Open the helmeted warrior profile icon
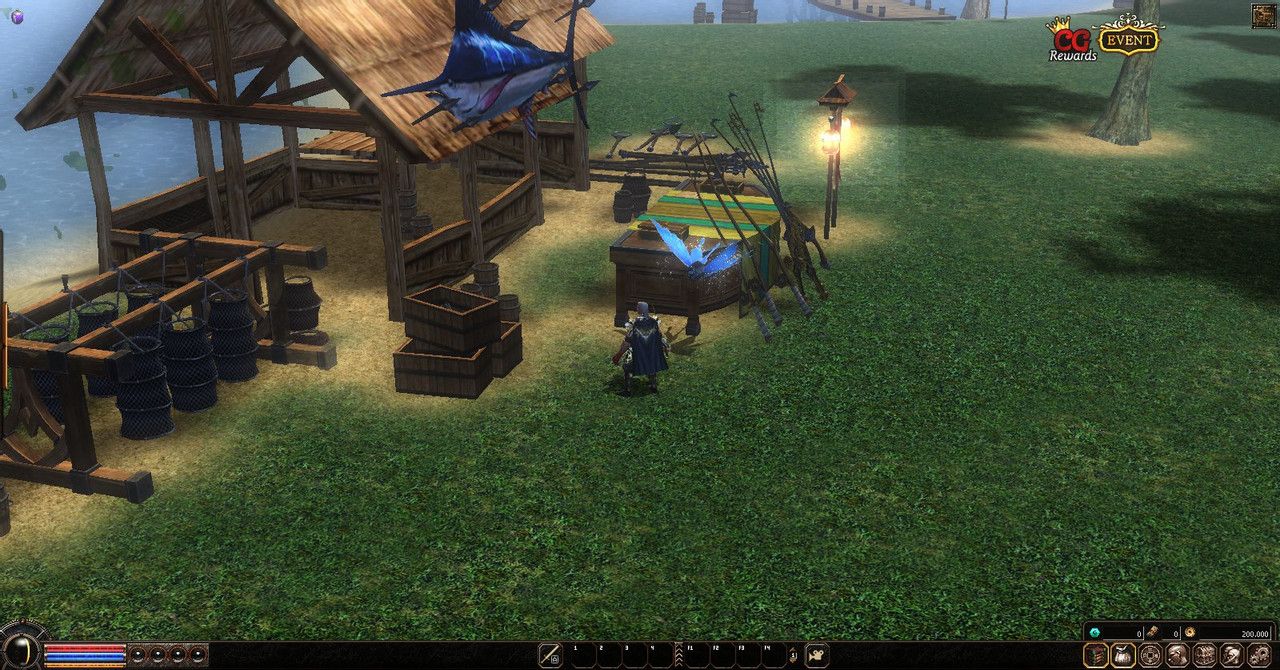This screenshot has width=1280, height=670. [x=1232, y=656]
